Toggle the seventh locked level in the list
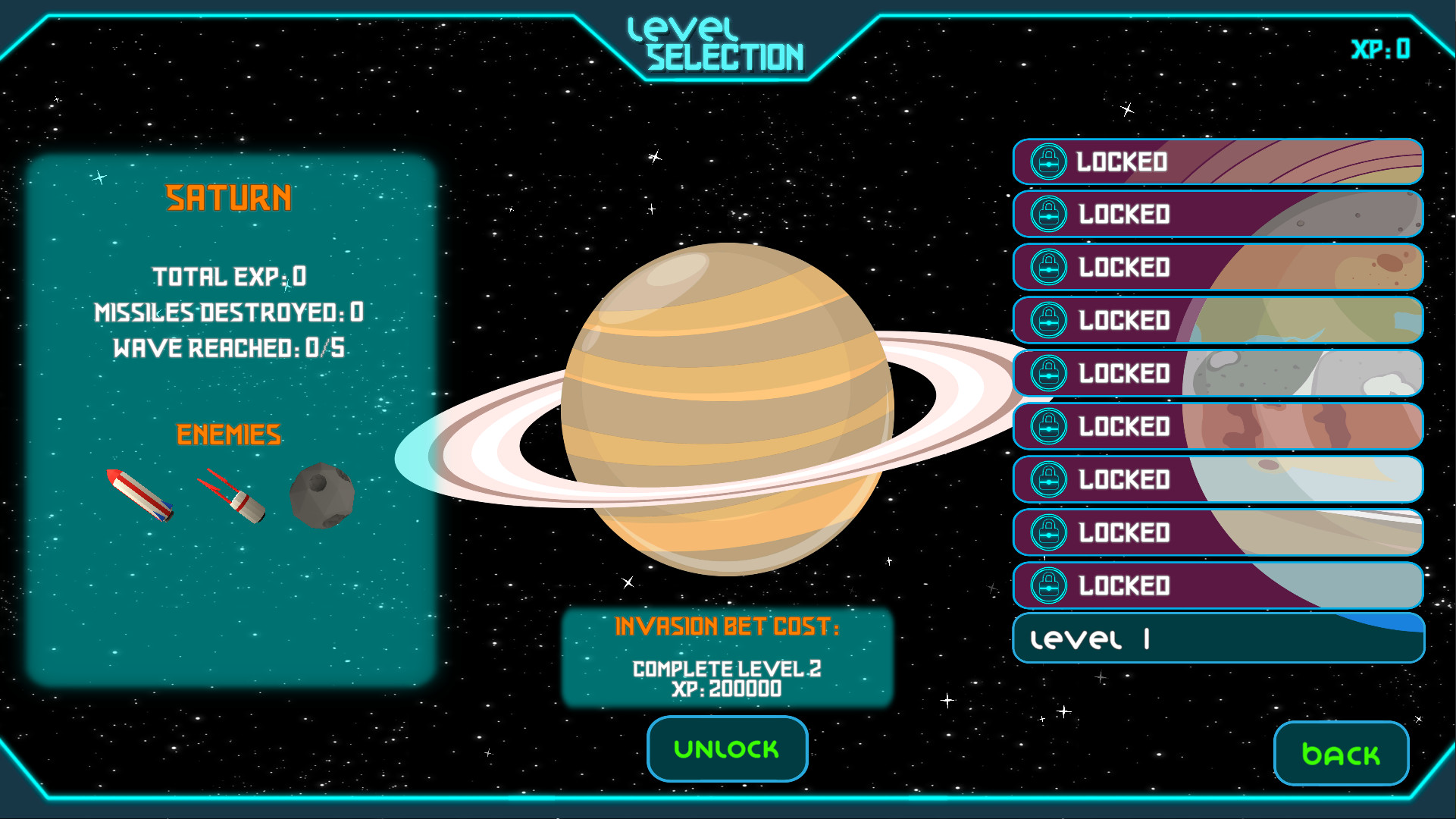Viewport: 1456px width, 819px height. [x=1217, y=479]
